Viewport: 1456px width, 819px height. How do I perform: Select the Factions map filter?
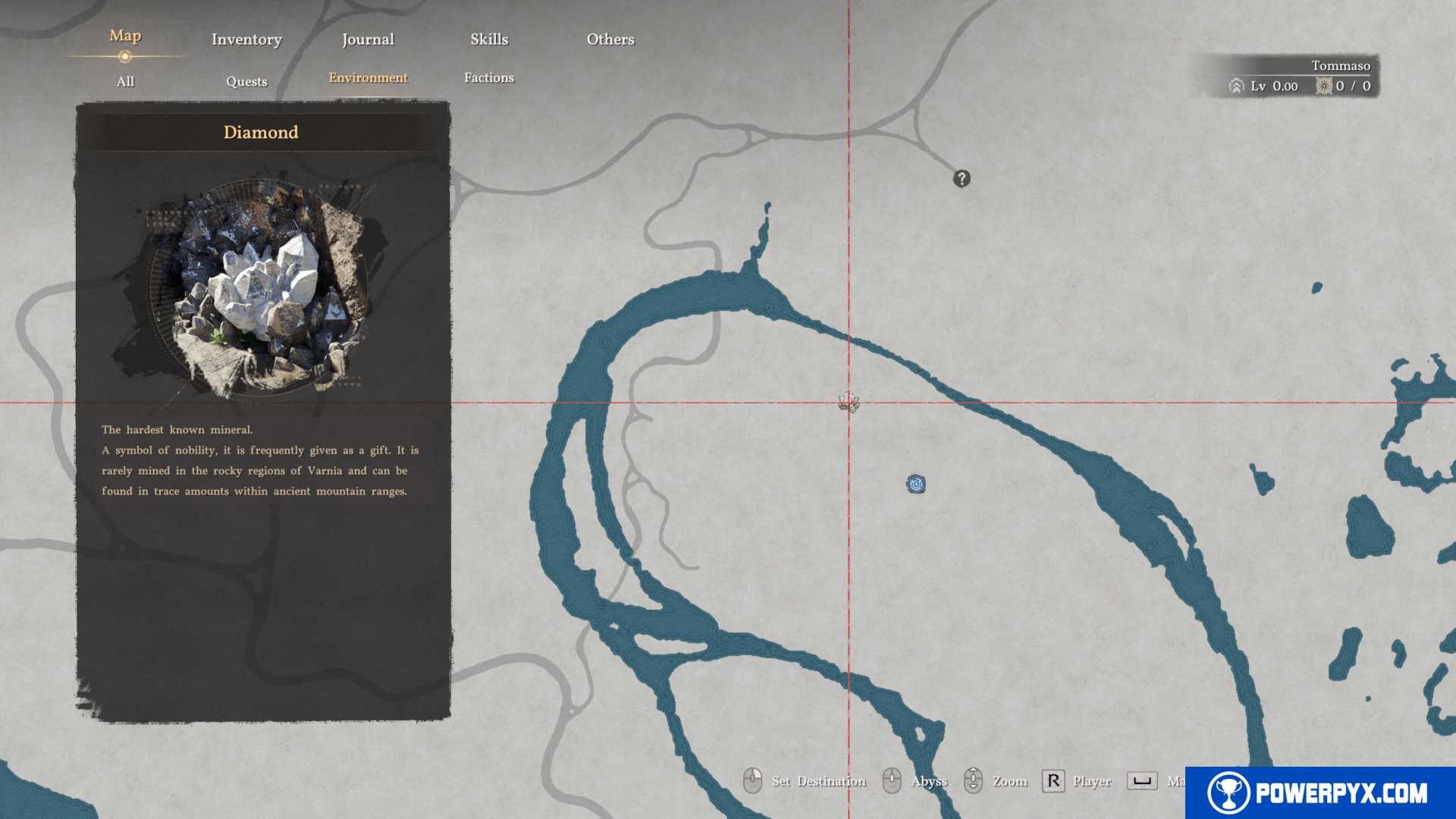tap(489, 78)
